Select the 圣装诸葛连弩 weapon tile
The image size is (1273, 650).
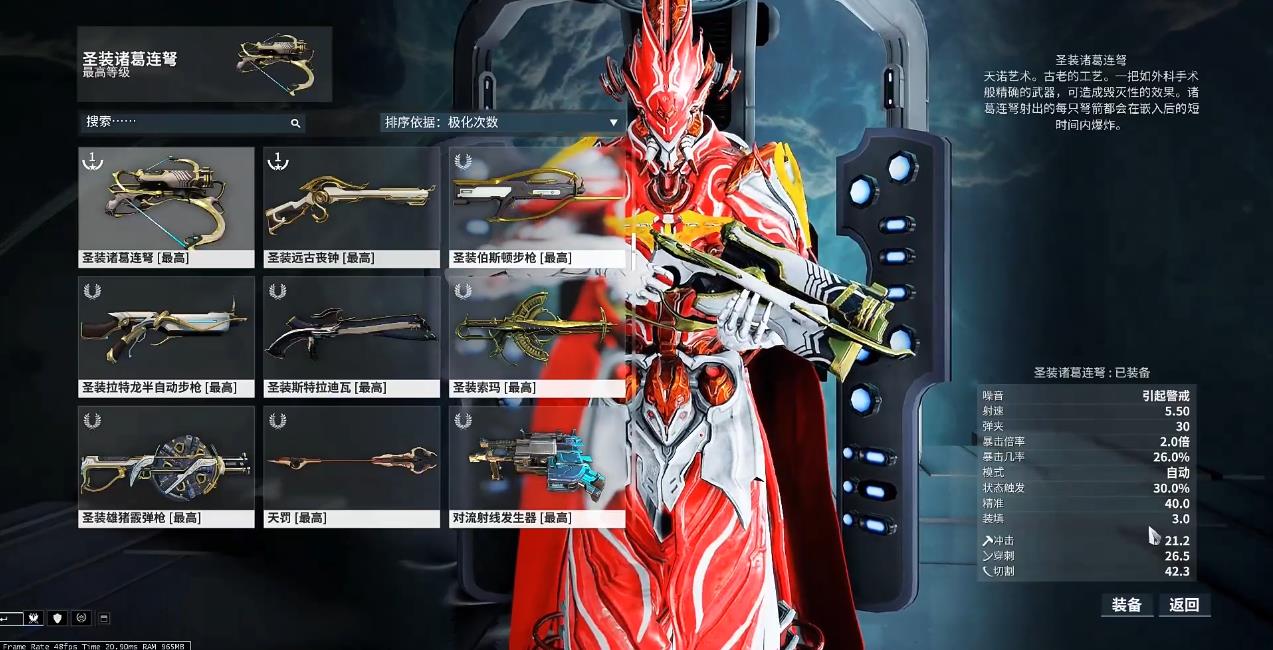click(x=166, y=207)
